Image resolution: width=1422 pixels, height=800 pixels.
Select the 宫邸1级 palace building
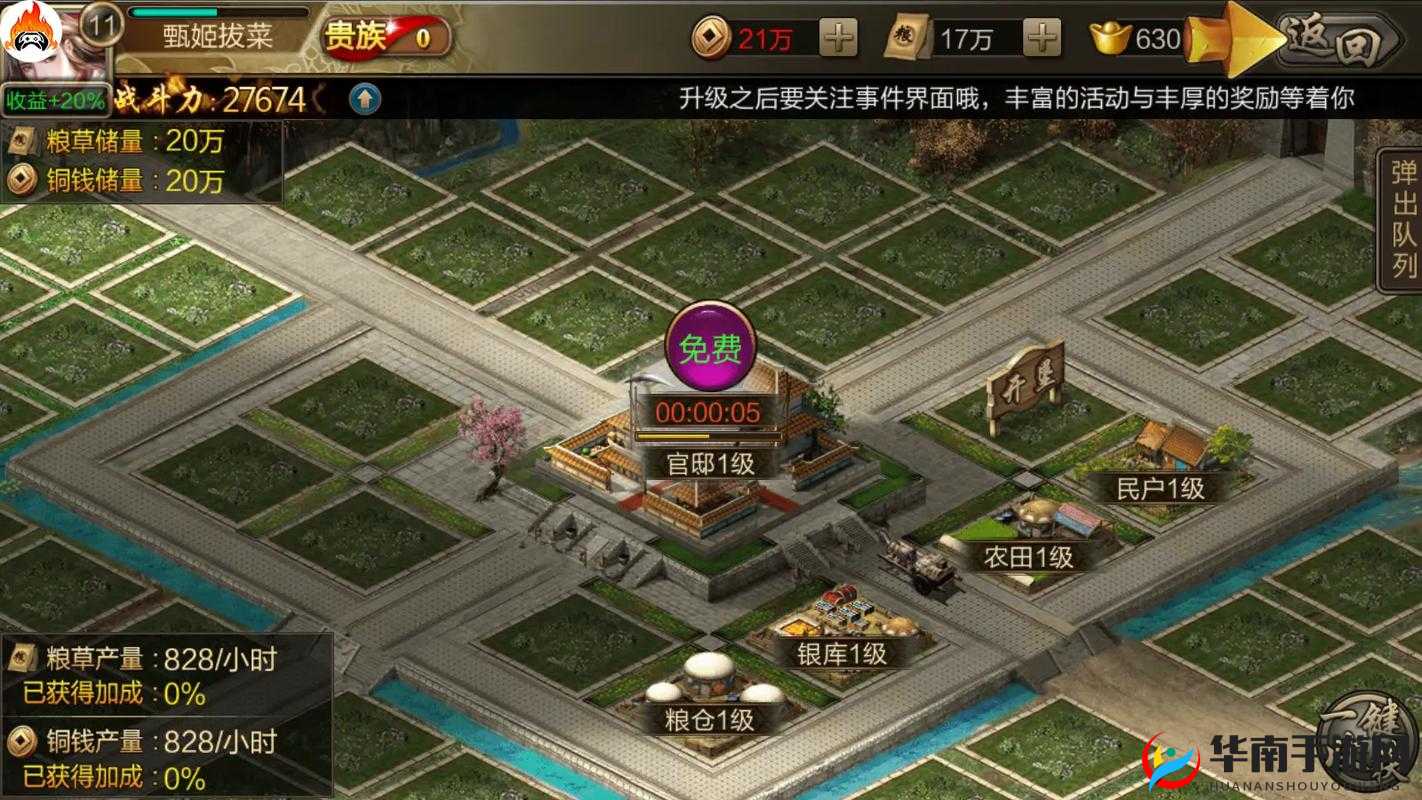[712, 462]
